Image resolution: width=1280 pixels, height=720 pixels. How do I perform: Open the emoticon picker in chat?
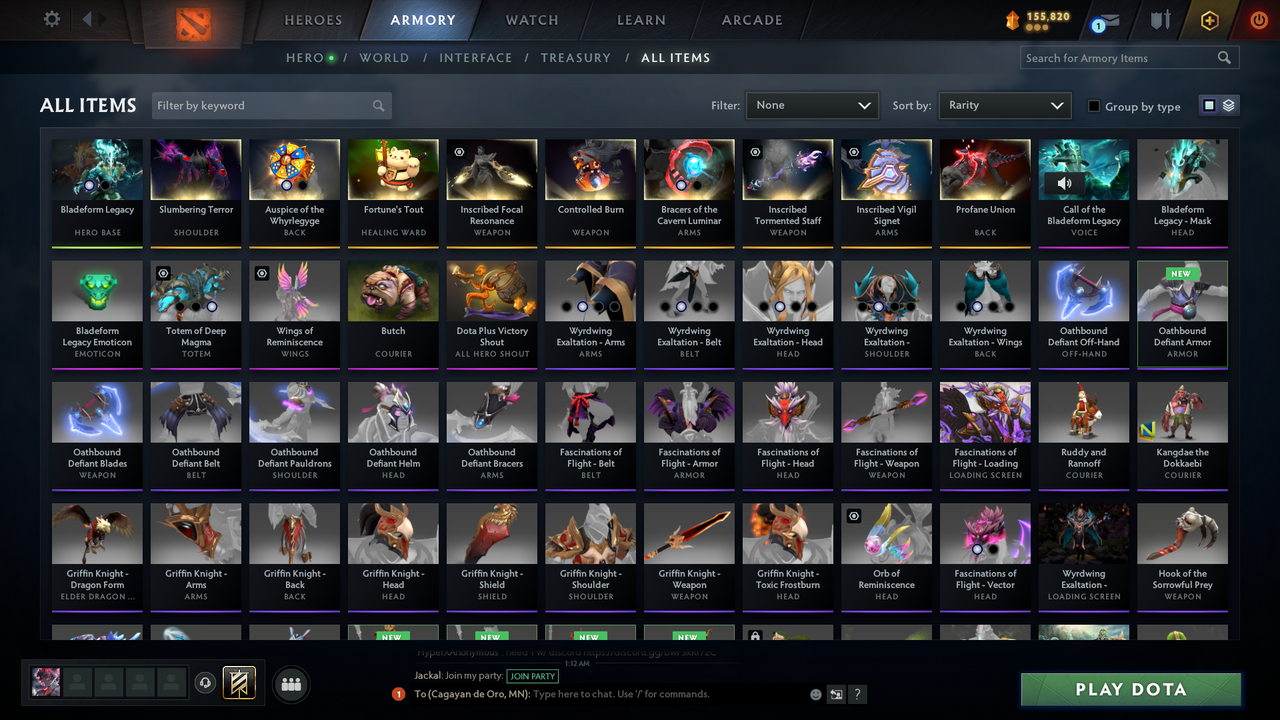814,693
